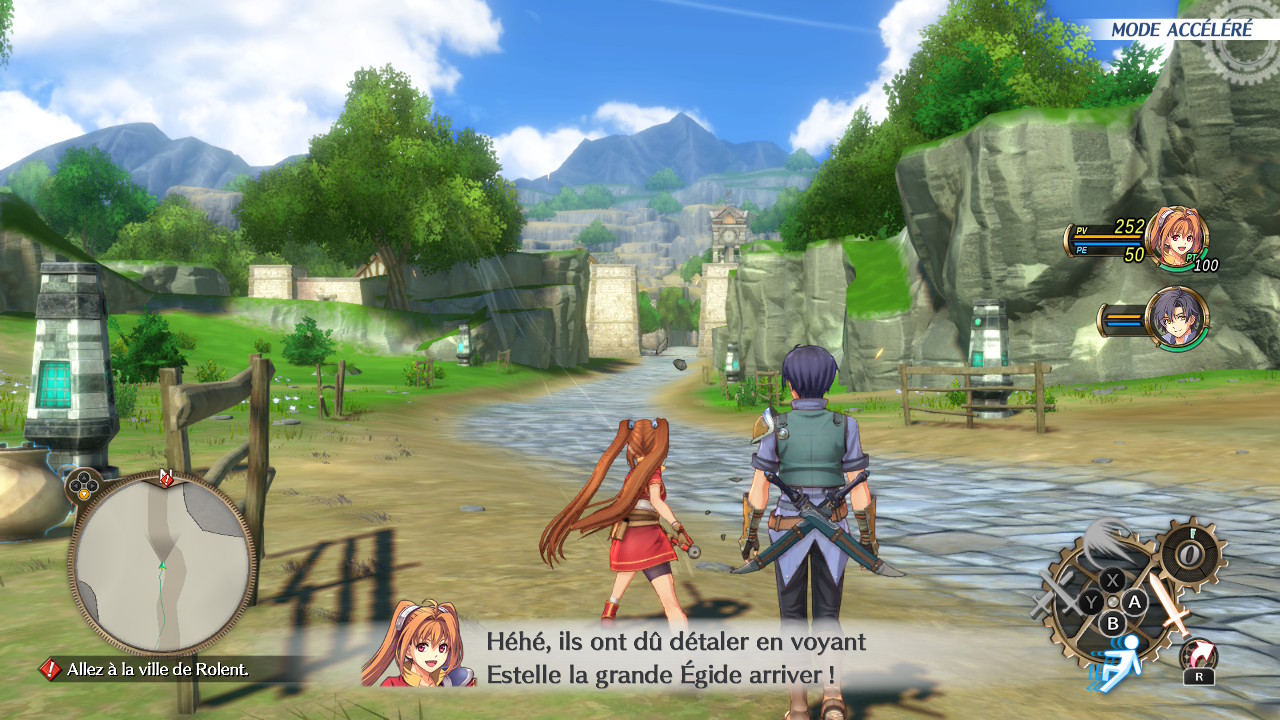Trigger the blue running dash icon
This screenshot has height=720, width=1280.
pyautogui.click(x=1120, y=662)
